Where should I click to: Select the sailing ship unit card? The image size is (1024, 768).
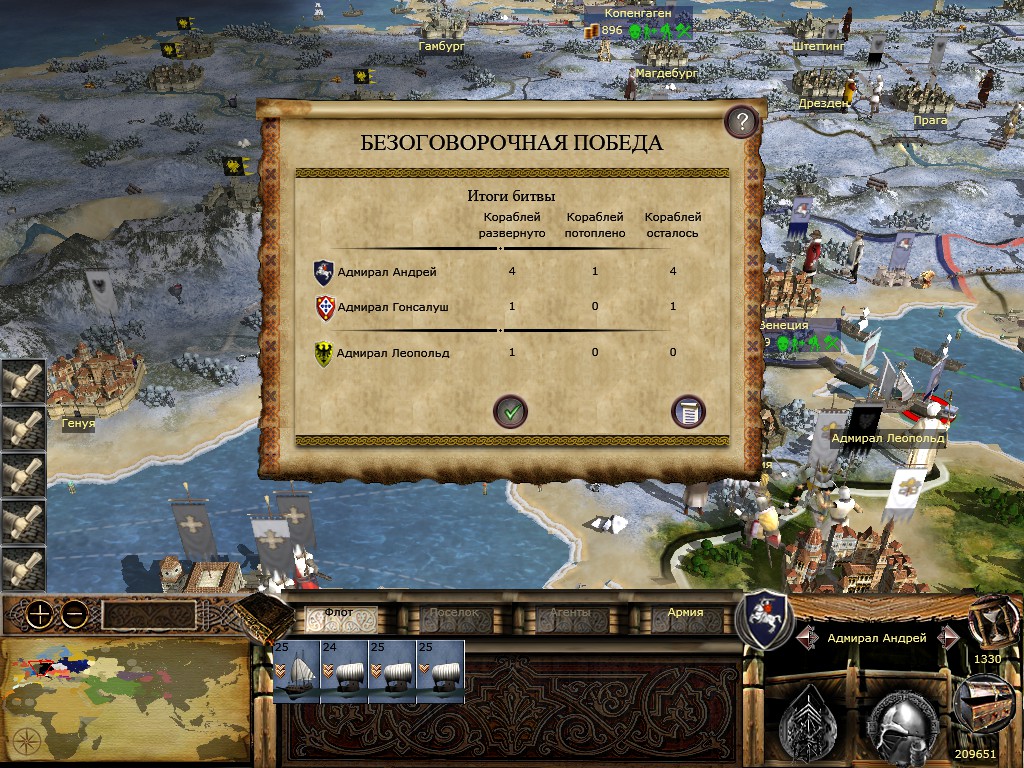coord(296,672)
